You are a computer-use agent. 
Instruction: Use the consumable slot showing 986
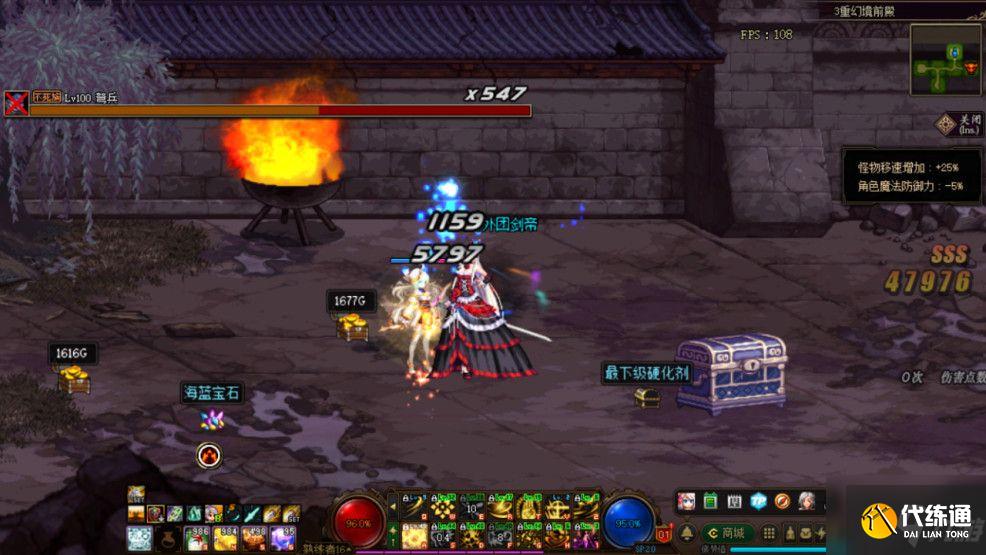click(x=199, y=539)
